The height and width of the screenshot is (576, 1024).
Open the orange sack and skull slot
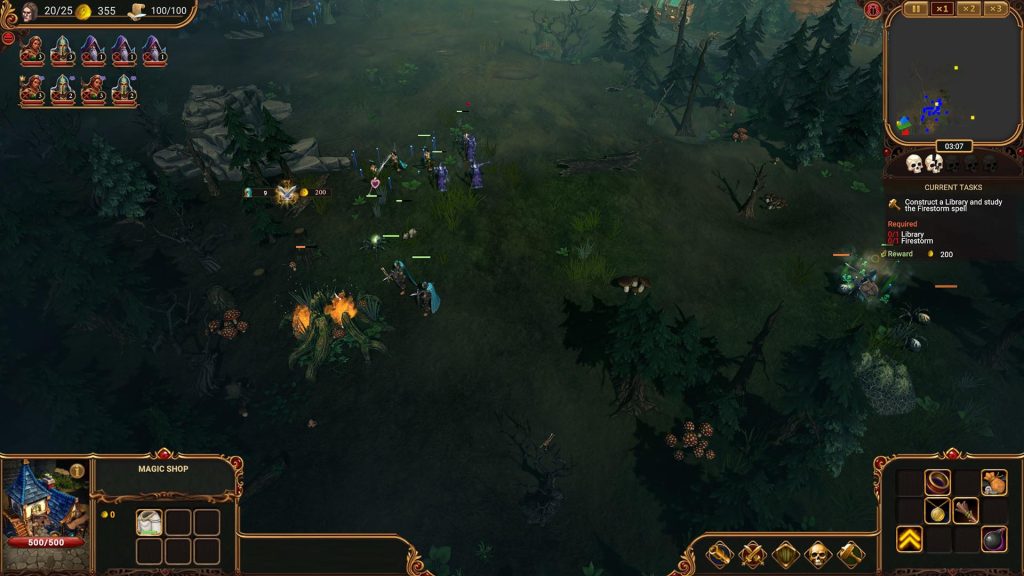point(993,483)
